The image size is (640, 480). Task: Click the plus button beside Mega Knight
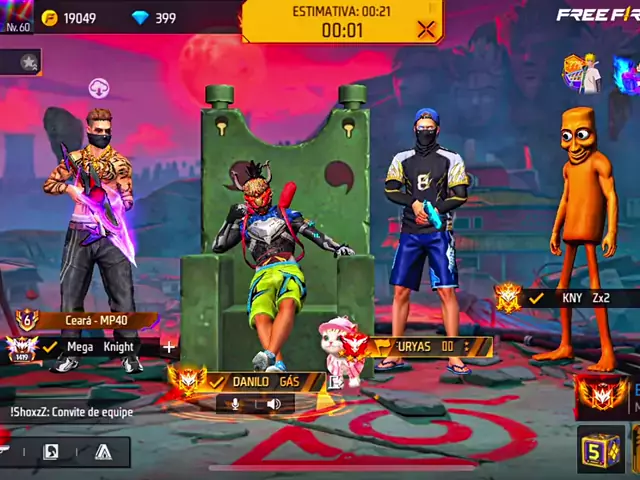click(x=168, y=347)
